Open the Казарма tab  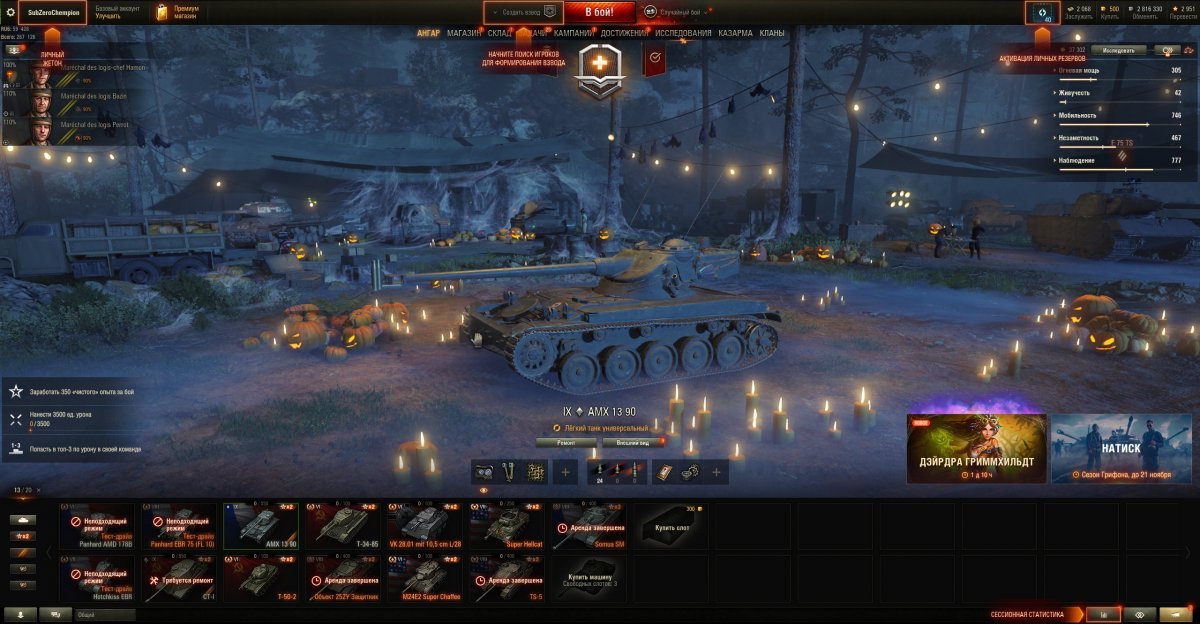point(735,33)
